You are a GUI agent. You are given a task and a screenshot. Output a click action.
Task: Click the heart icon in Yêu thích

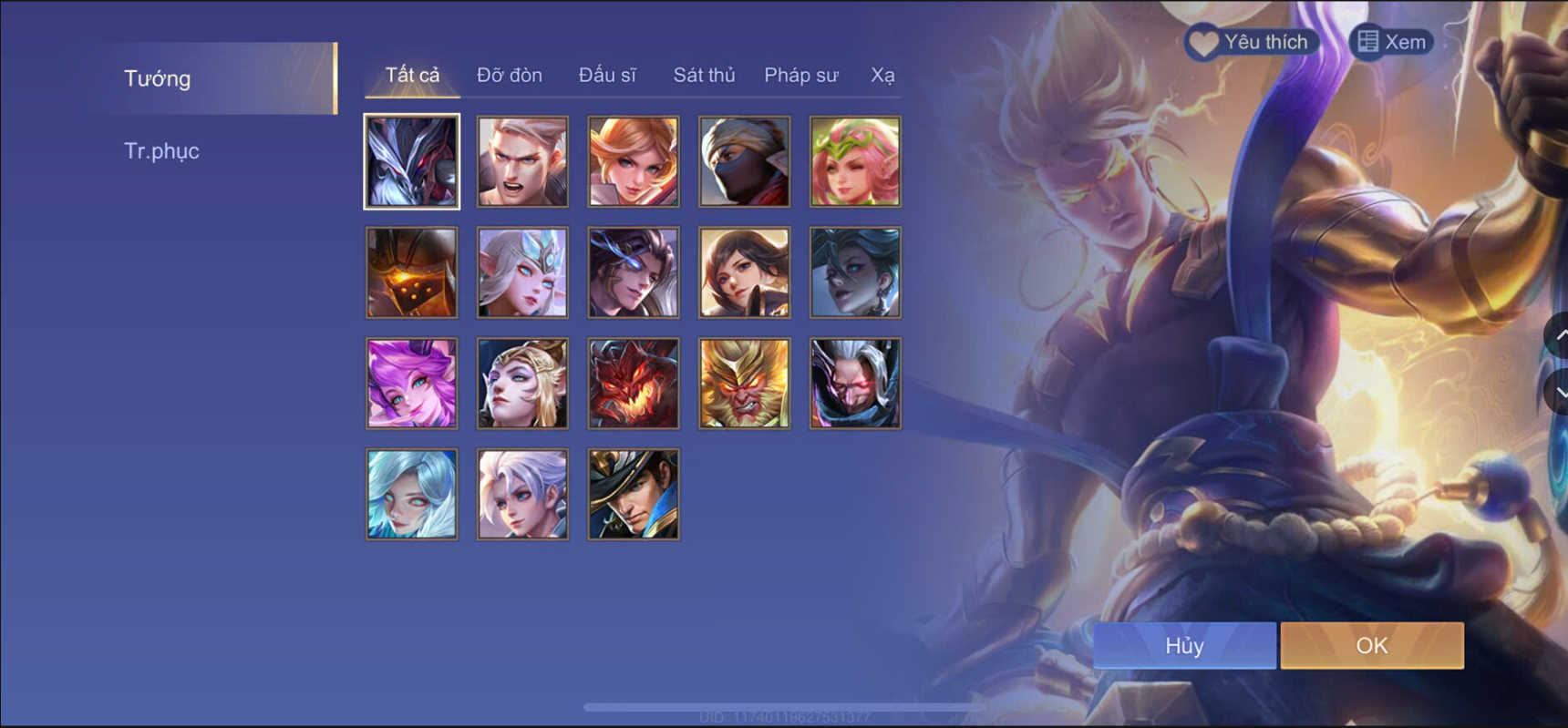pyautogui.click(x=1202, y=41)
